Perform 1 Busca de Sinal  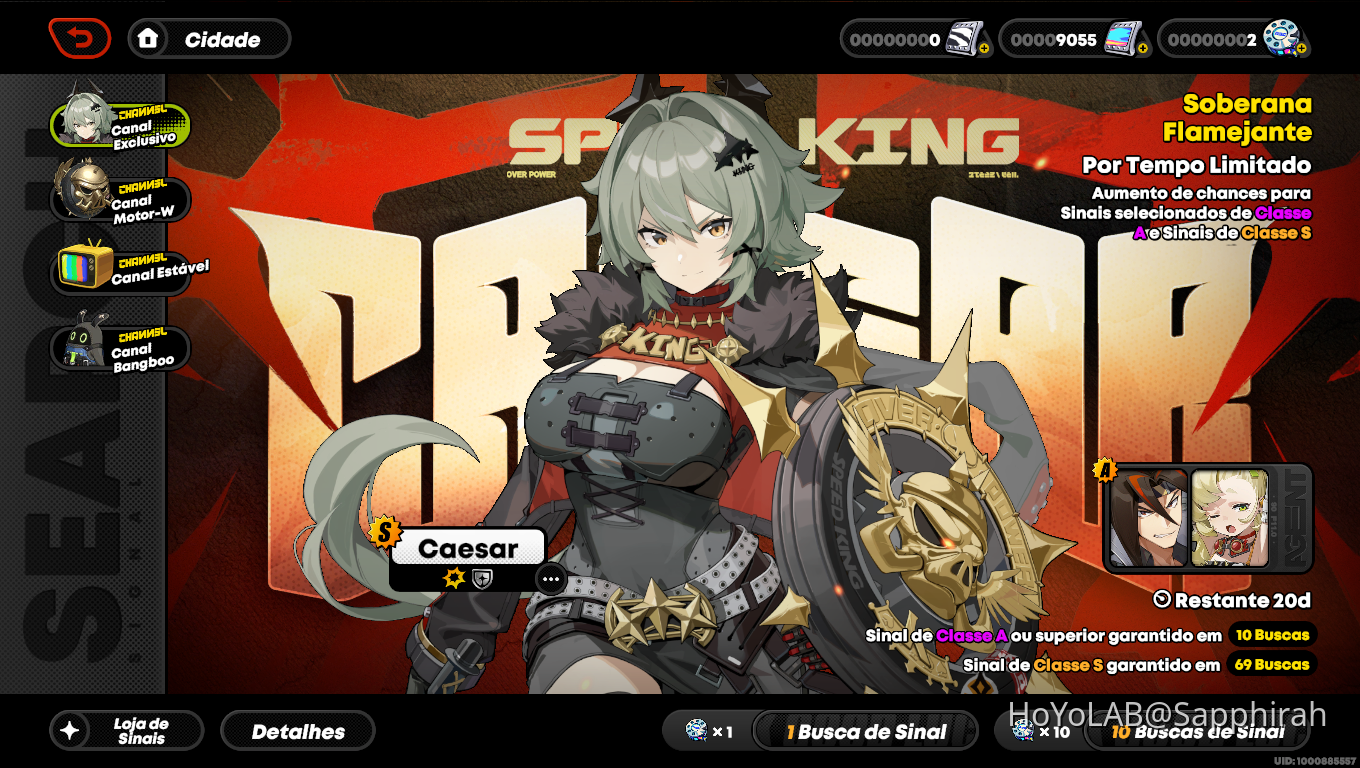pyautogui.click(x=865, y=731)
